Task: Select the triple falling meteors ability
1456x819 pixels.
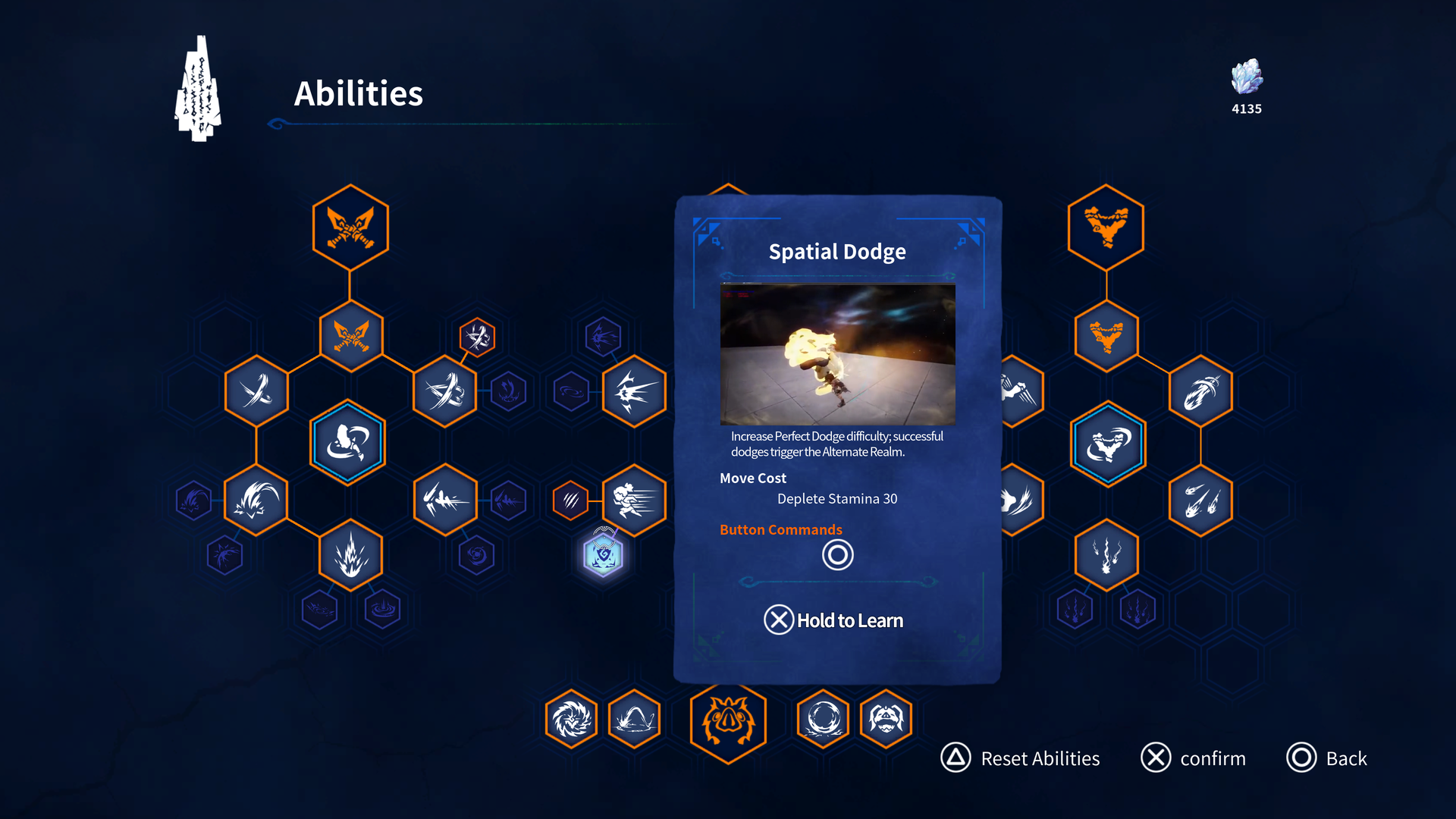Action: click(x=1200, y=500)
